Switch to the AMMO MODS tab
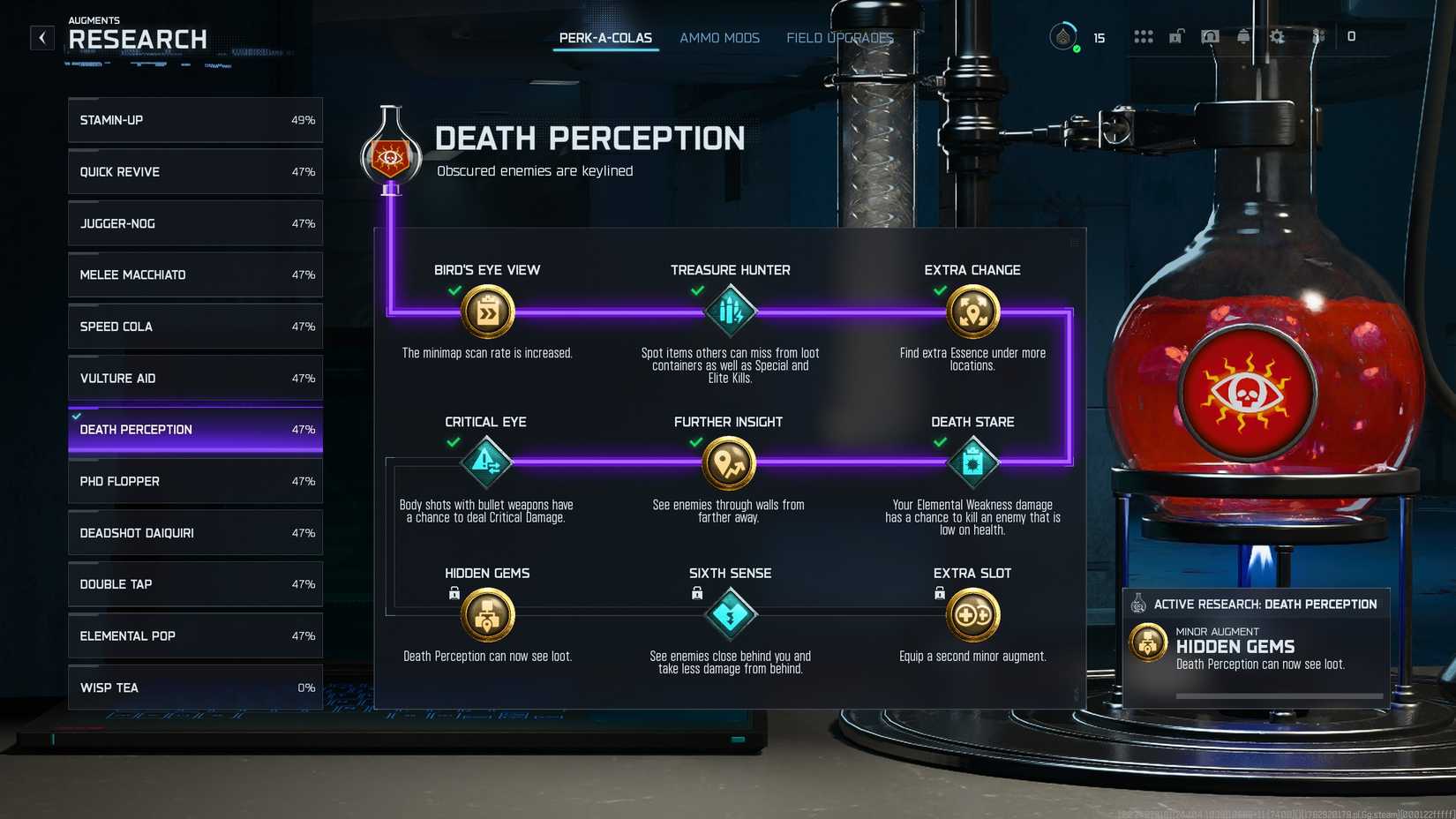 719,37
